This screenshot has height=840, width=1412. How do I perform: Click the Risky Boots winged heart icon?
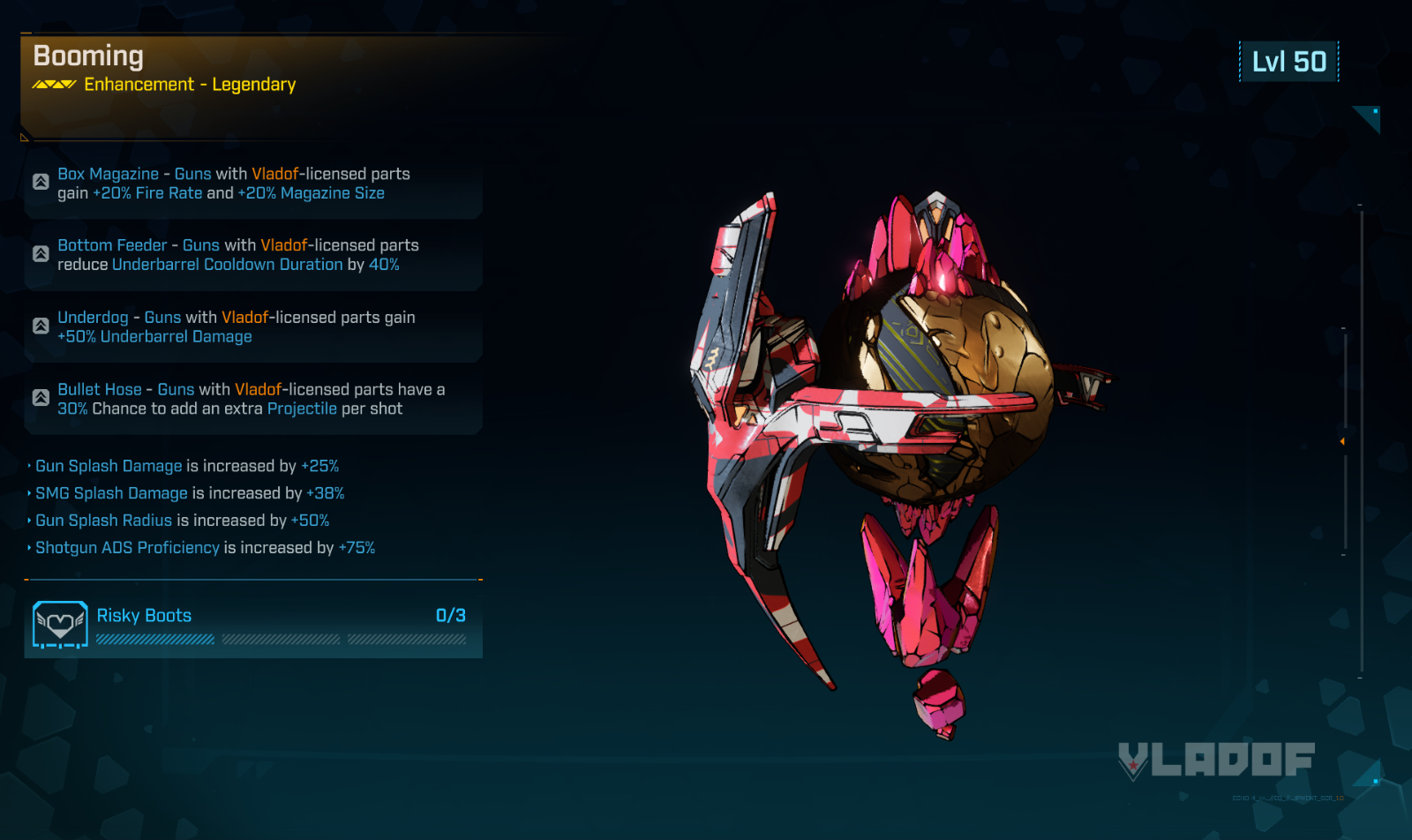pos(60,625)
